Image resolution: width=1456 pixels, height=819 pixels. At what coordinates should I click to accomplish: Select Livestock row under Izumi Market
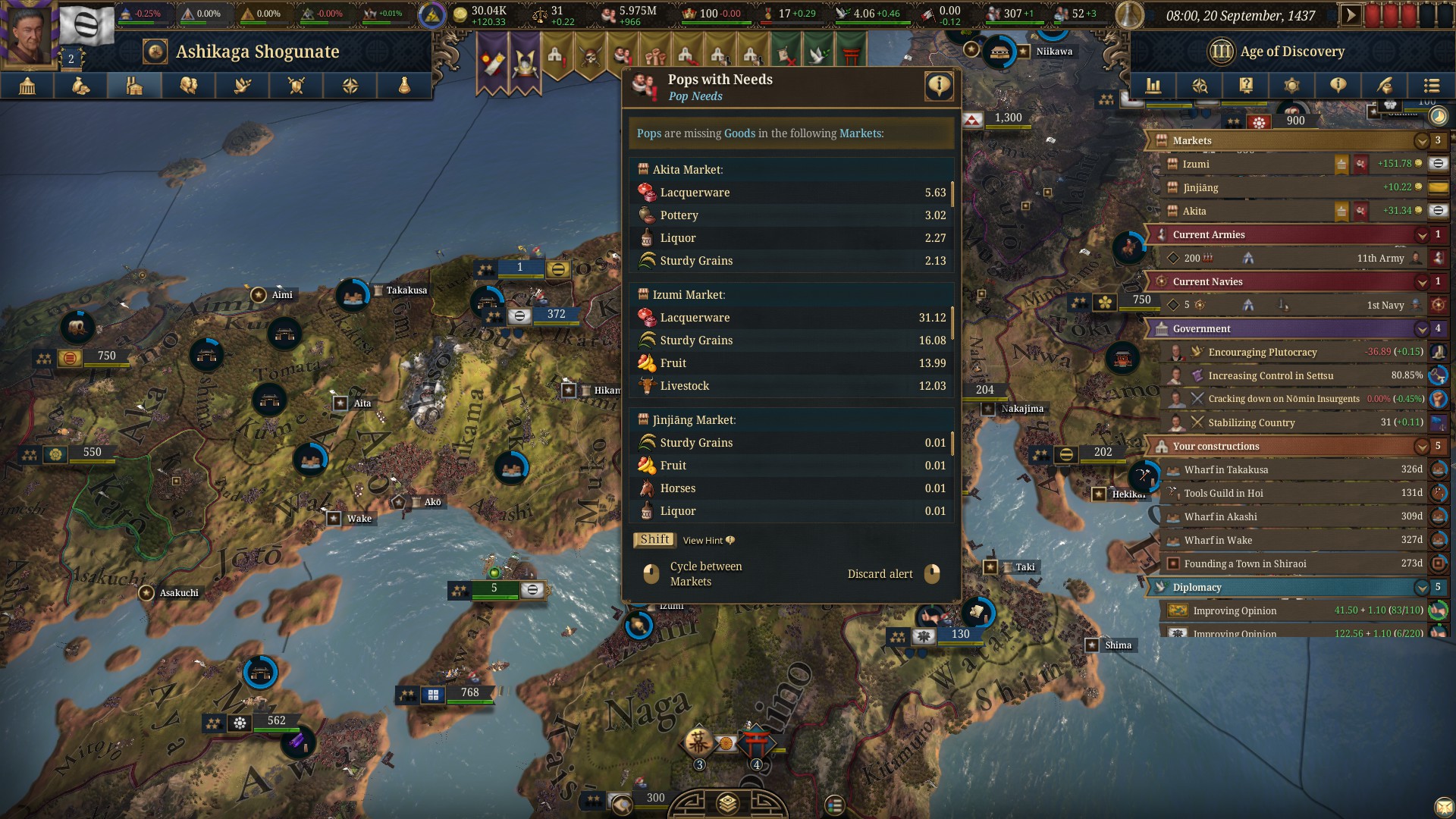click(x=791, y=386)
